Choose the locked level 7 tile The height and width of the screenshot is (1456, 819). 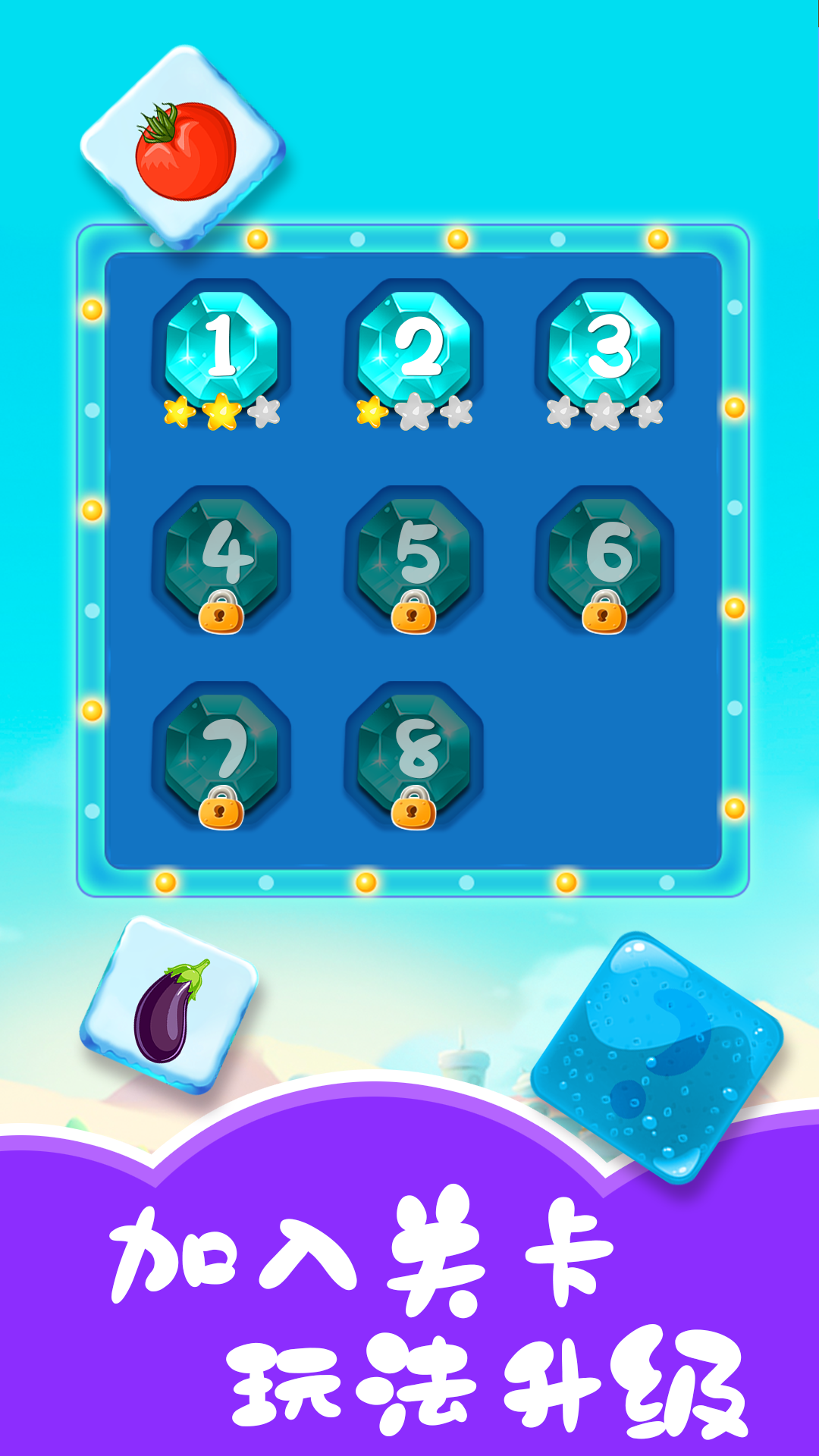point(221,751)
